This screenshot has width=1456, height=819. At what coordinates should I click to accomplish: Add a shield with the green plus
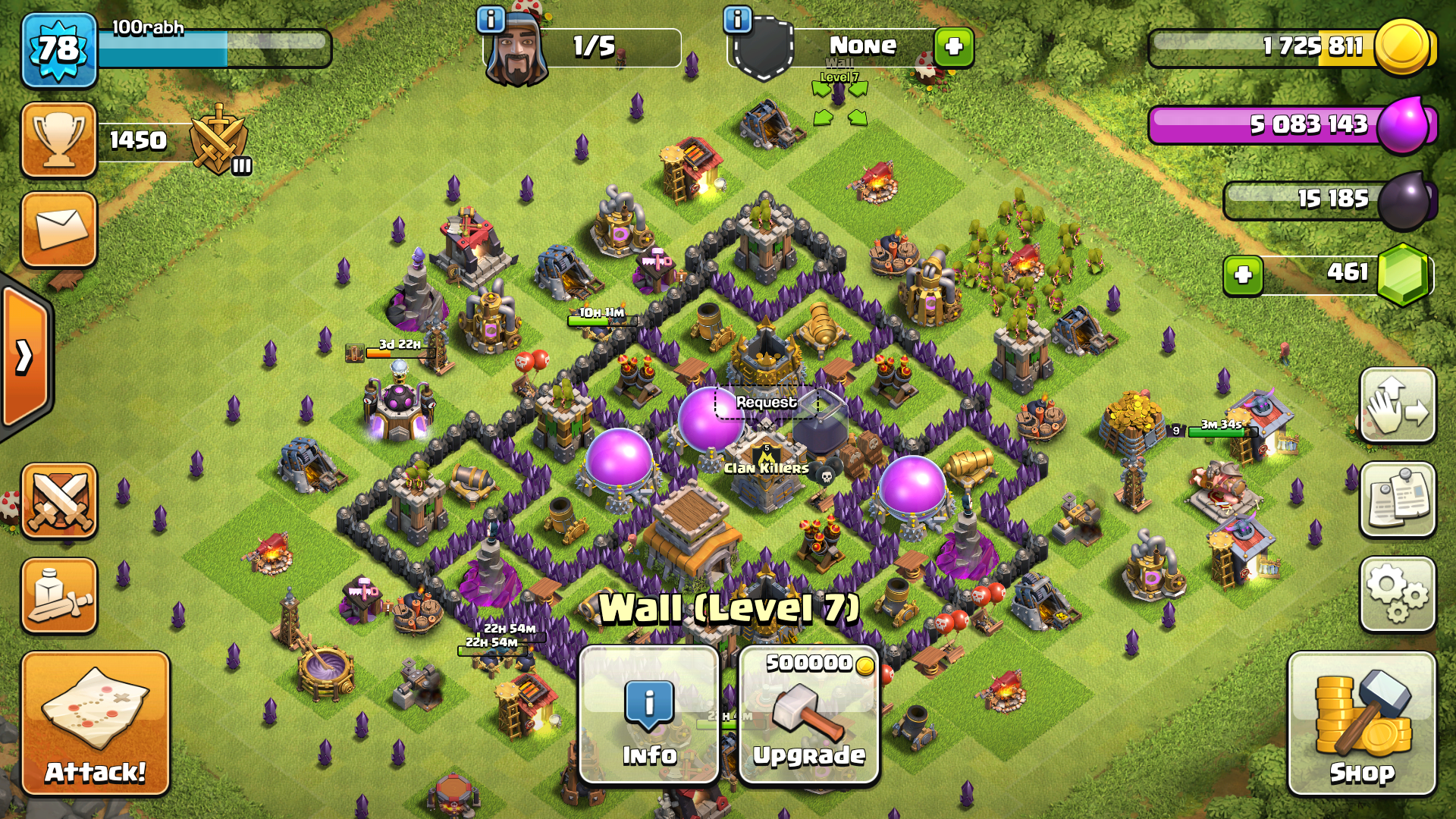[x=953, y=47]
